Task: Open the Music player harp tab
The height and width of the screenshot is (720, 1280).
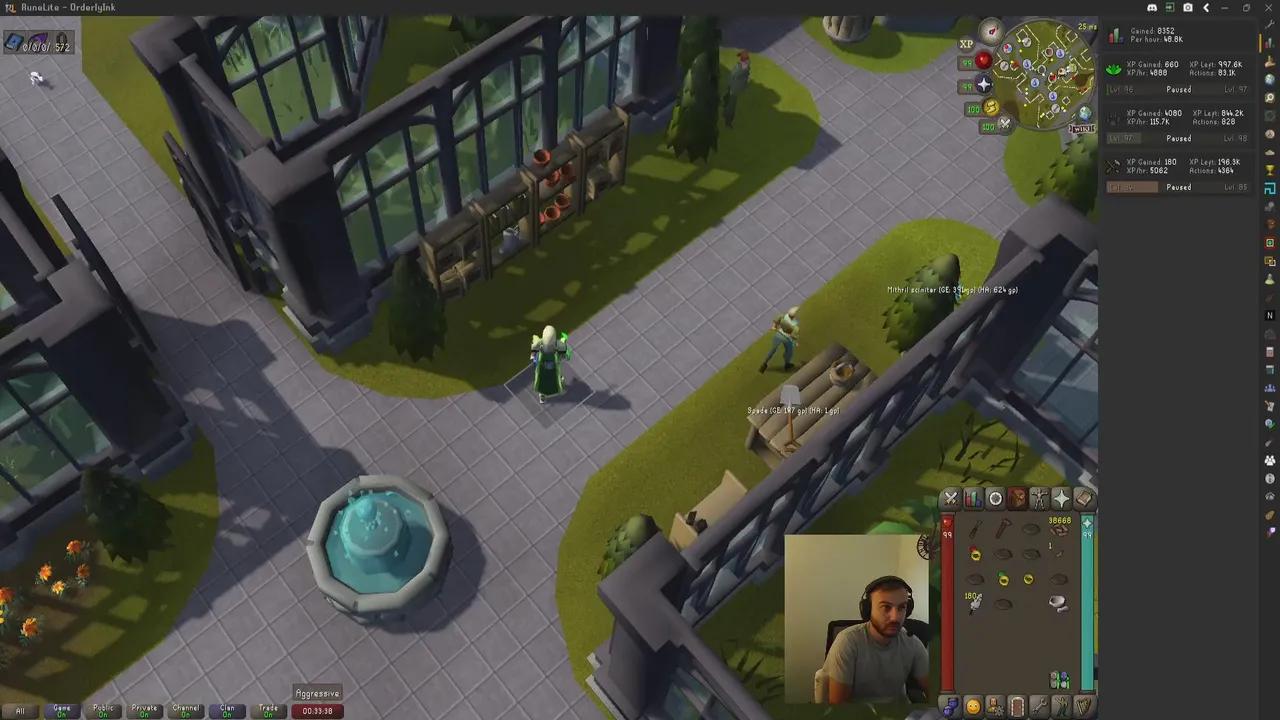Action: 1085,707
